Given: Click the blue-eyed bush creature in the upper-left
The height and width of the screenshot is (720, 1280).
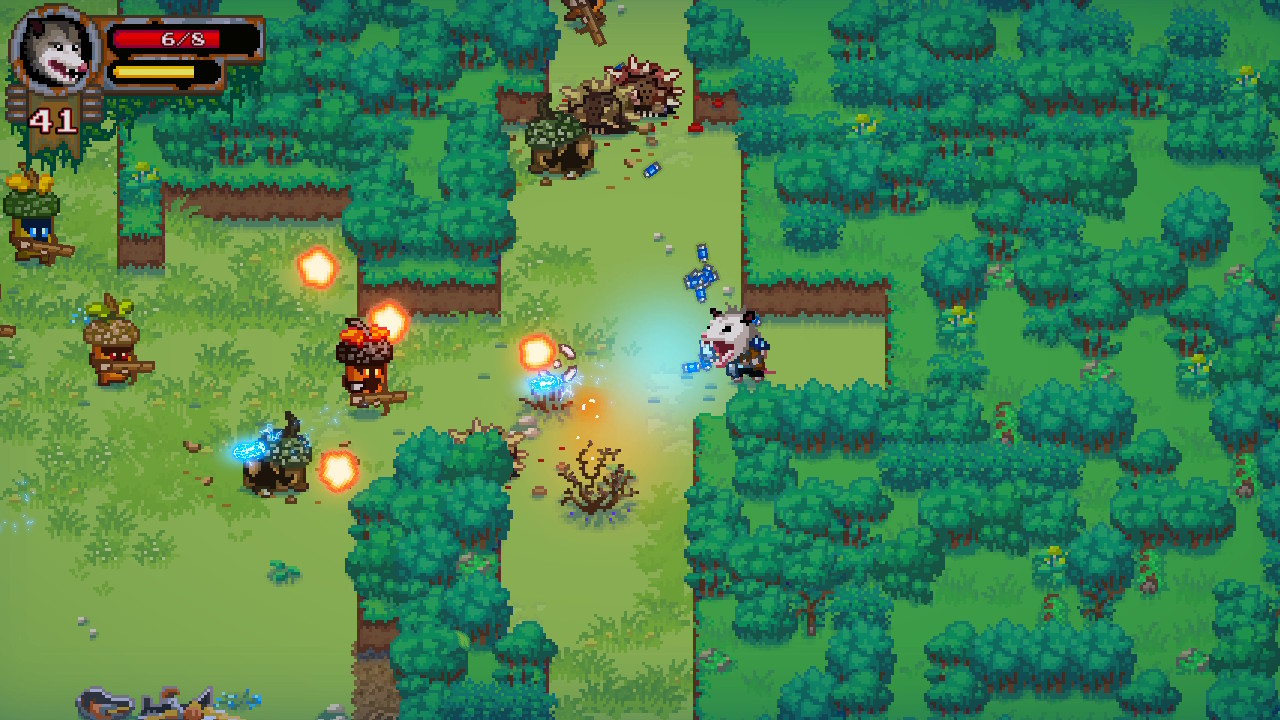Looking at the screenshot, I should (30, 220).
